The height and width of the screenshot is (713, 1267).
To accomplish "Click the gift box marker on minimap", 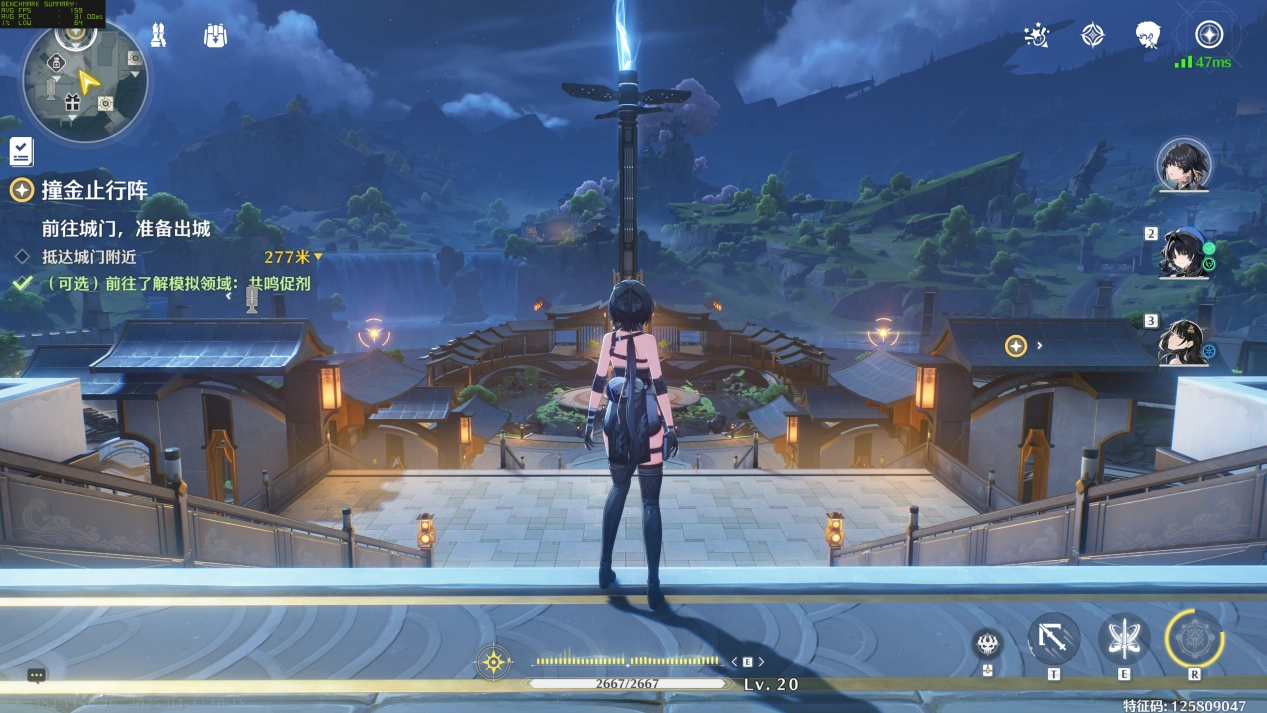I will [71, 101].
